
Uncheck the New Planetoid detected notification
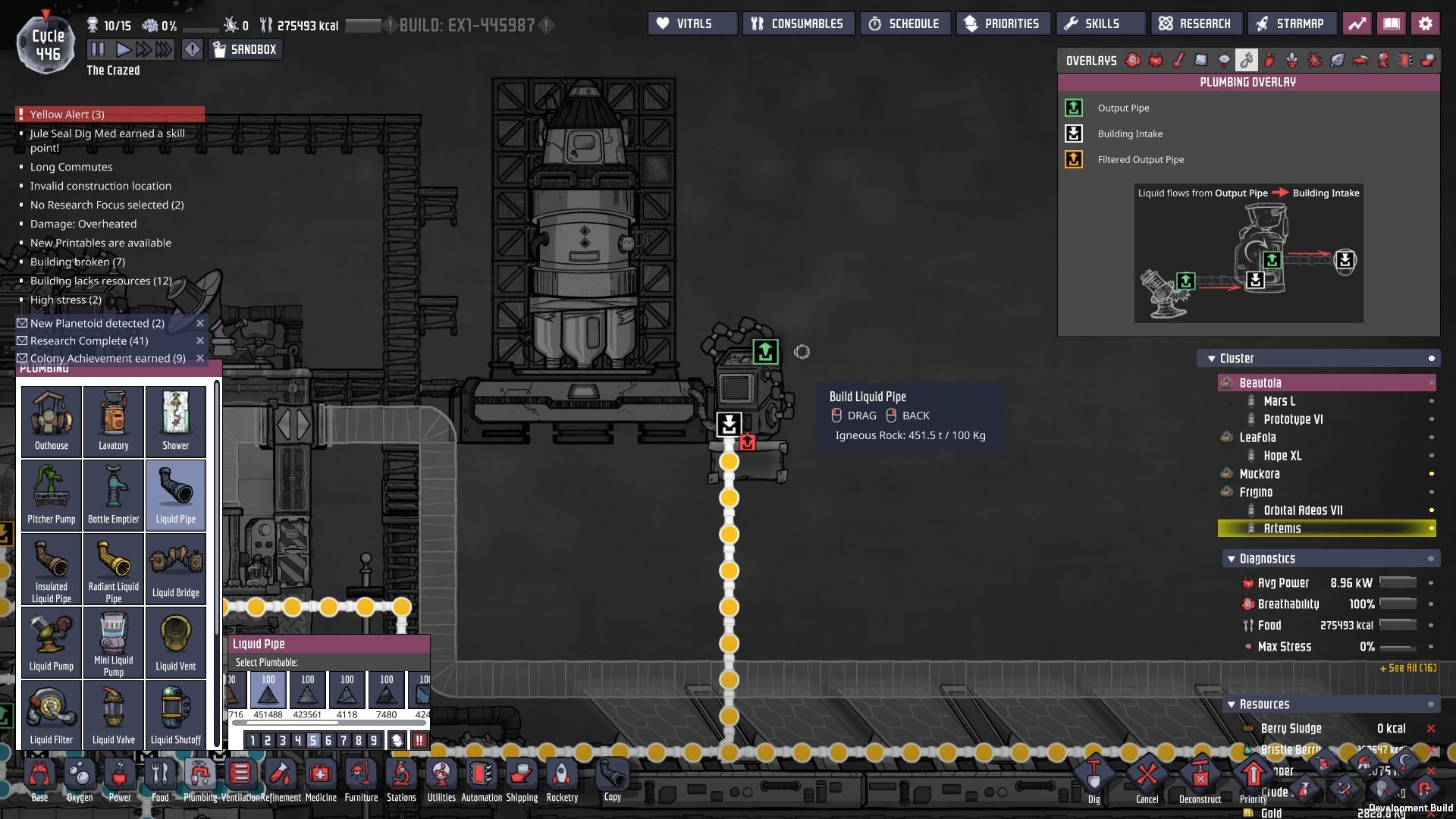click(x=20, y=322)
